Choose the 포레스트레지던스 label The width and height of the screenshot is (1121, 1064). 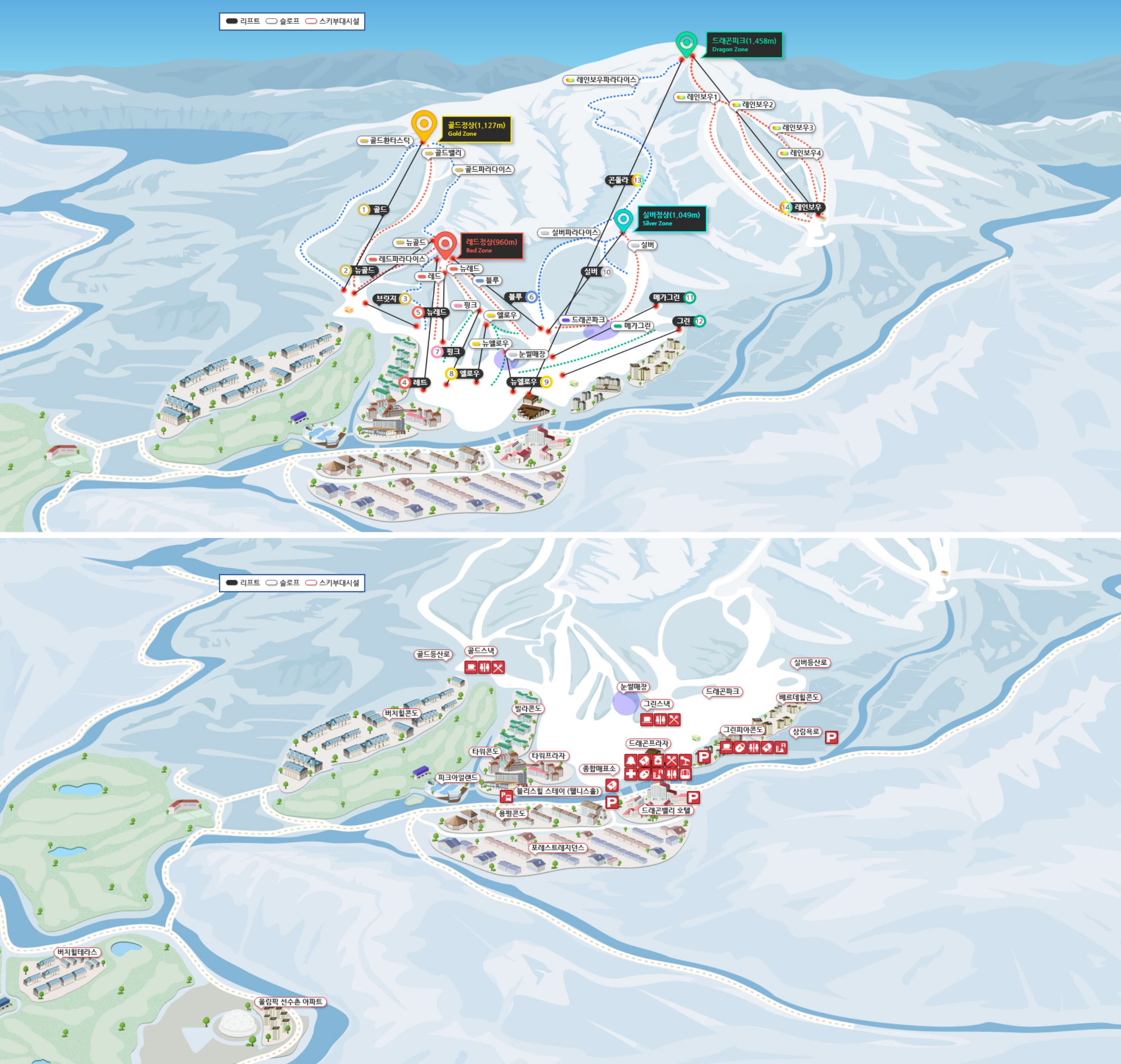click(x=558, y=848)
